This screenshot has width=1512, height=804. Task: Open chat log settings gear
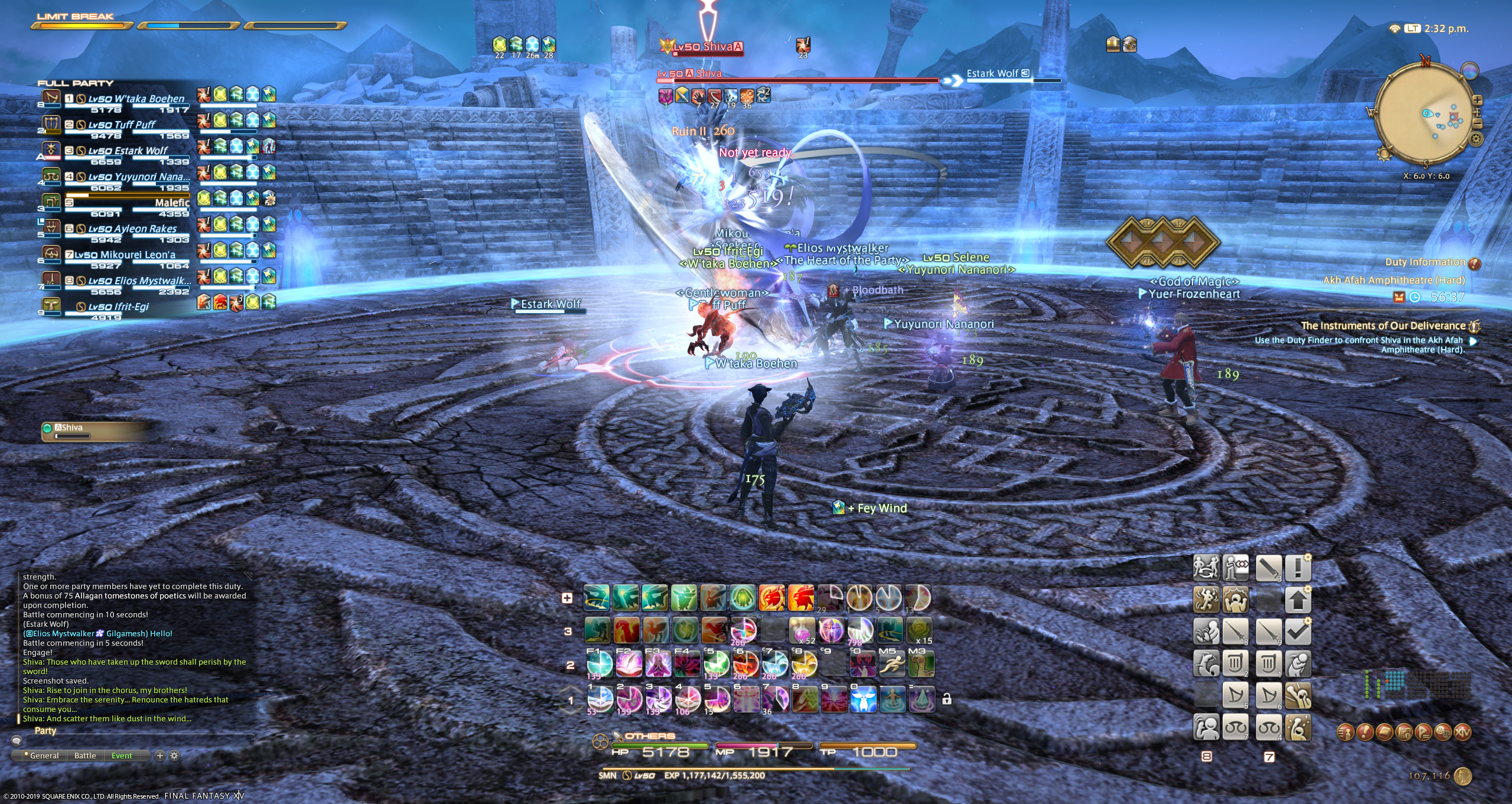174,756
